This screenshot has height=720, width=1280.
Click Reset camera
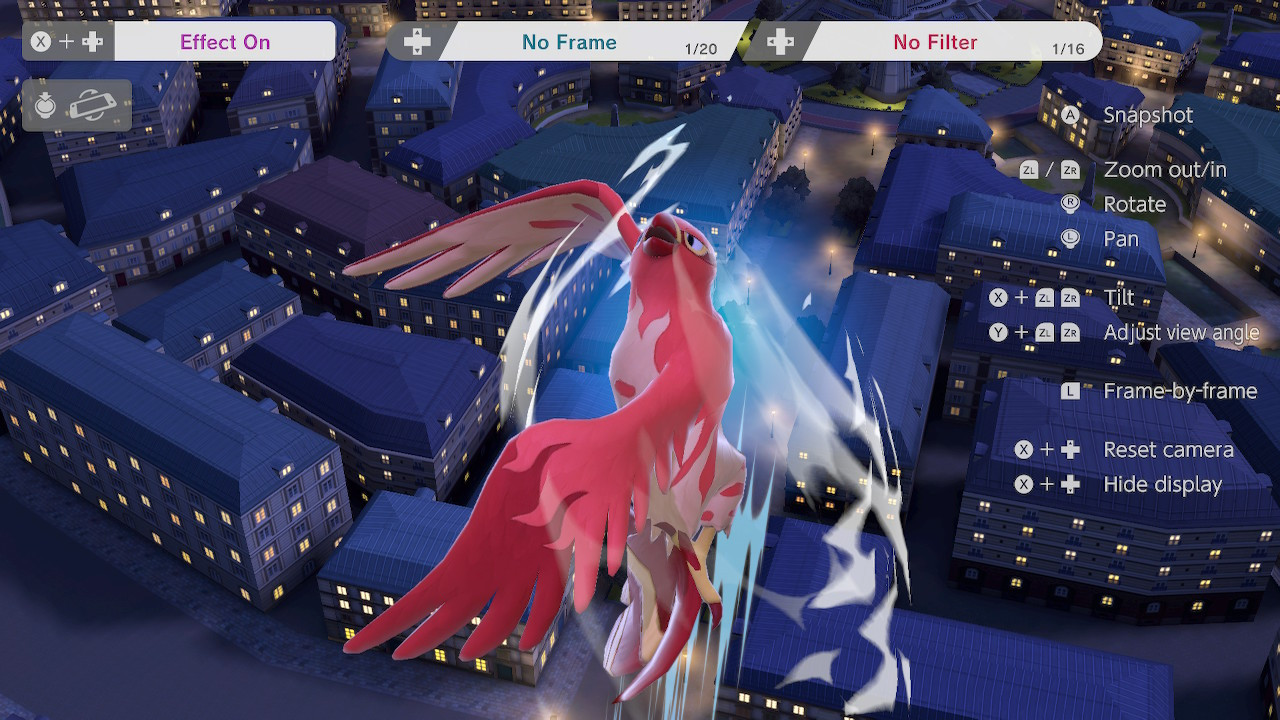point(1168,449)
